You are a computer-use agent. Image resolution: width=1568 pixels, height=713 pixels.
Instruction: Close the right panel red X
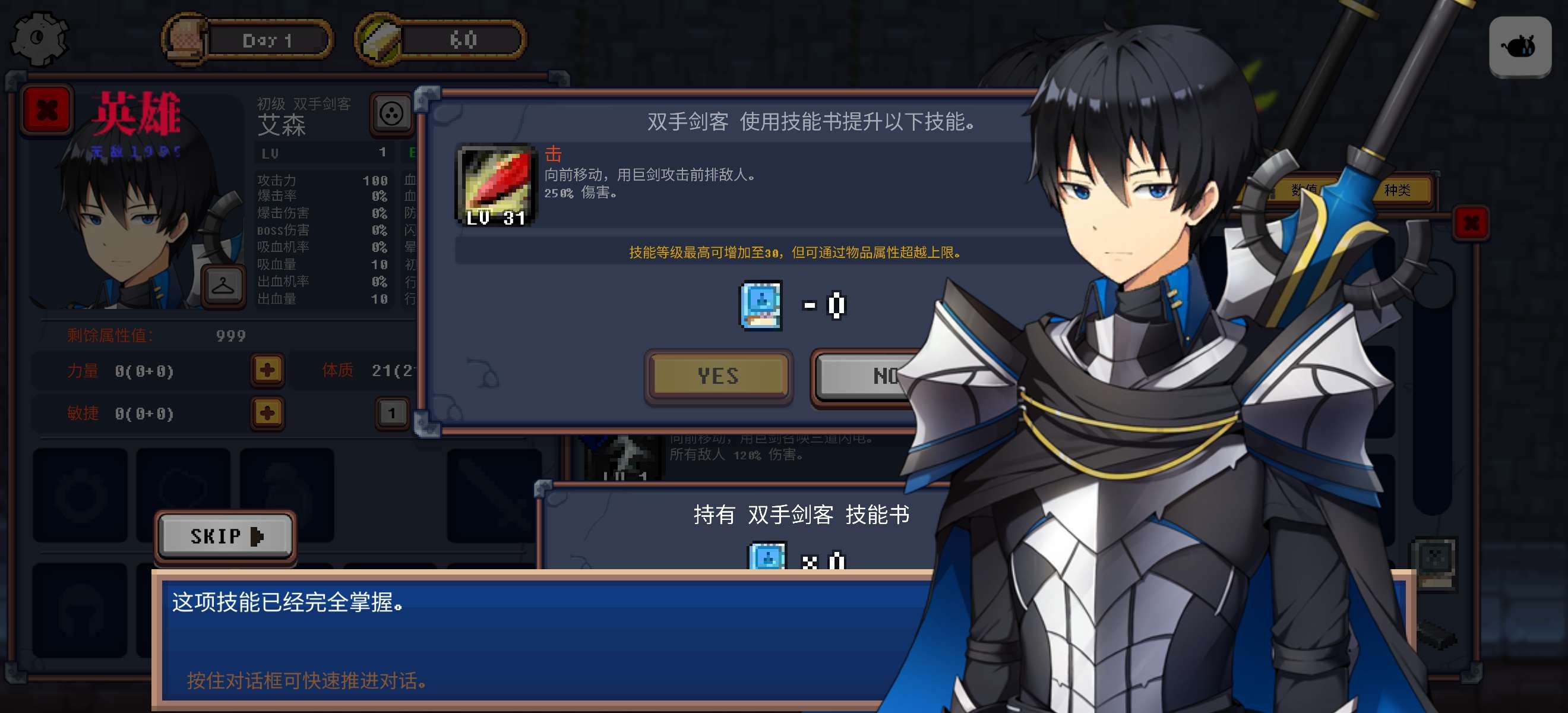[1471, 223]
